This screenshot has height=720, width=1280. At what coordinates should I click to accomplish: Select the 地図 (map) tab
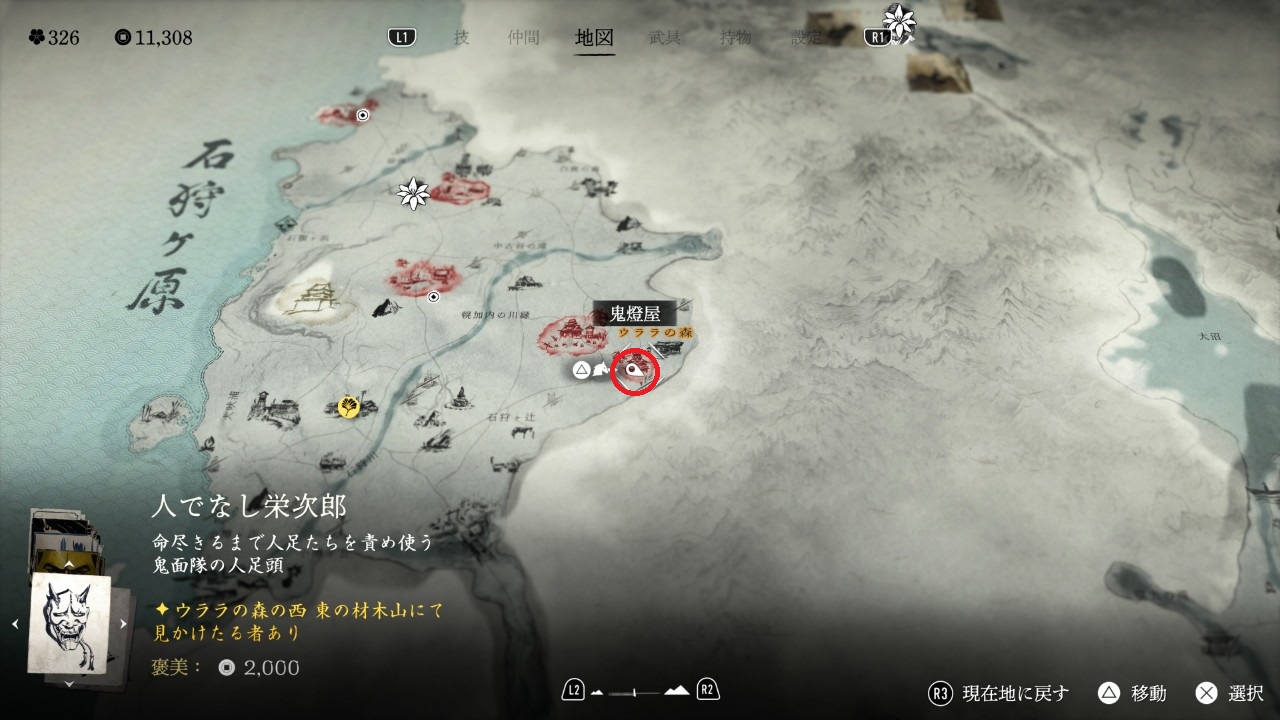(x=594, y=38)
